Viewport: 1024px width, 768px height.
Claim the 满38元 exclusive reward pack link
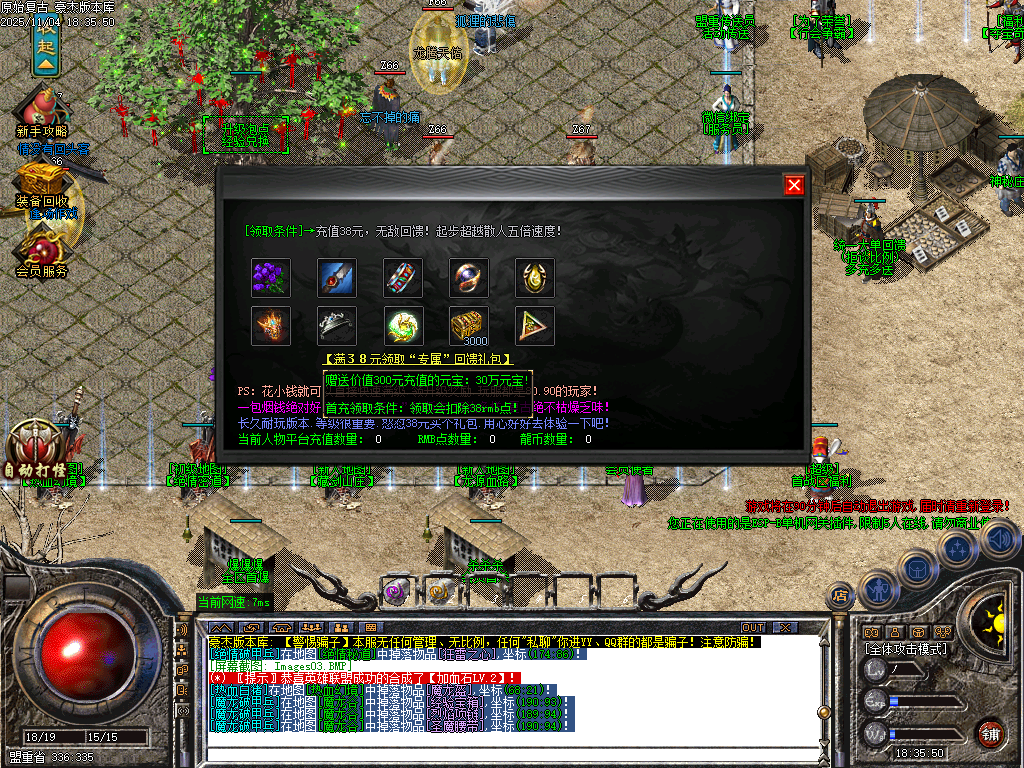tap(418, 359)
